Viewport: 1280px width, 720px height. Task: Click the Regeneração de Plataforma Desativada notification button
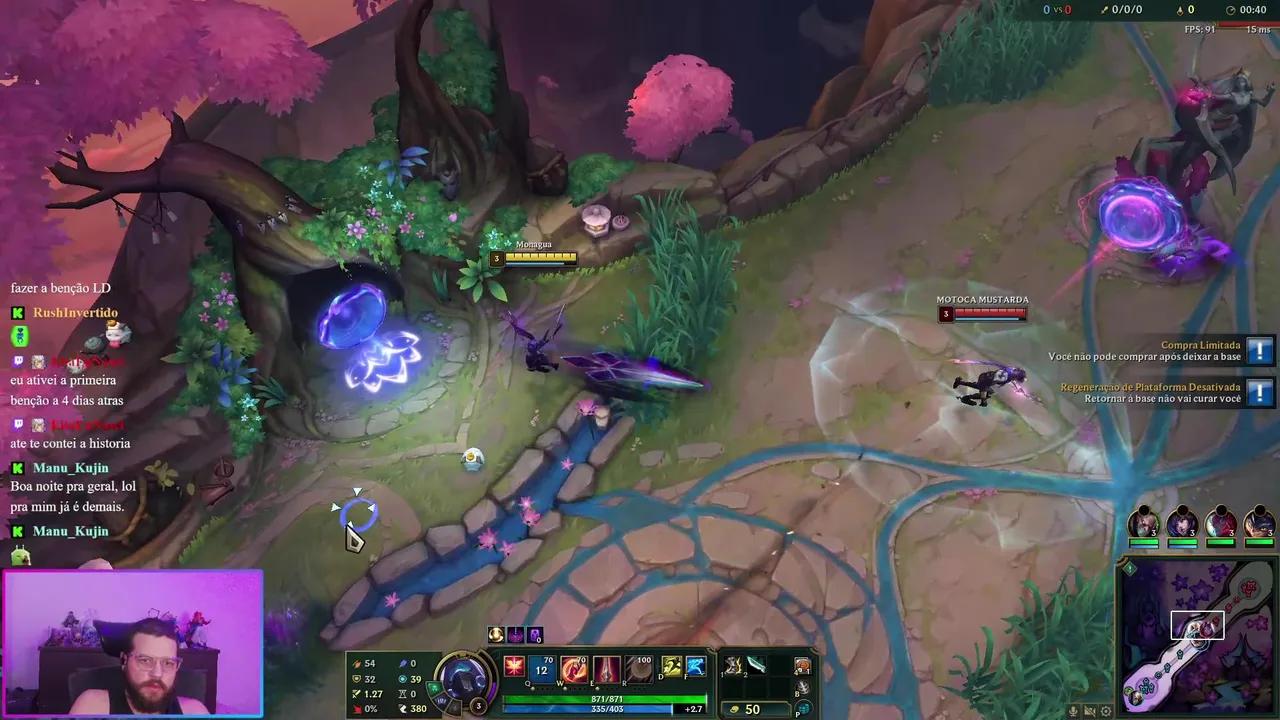point(1259,393)
